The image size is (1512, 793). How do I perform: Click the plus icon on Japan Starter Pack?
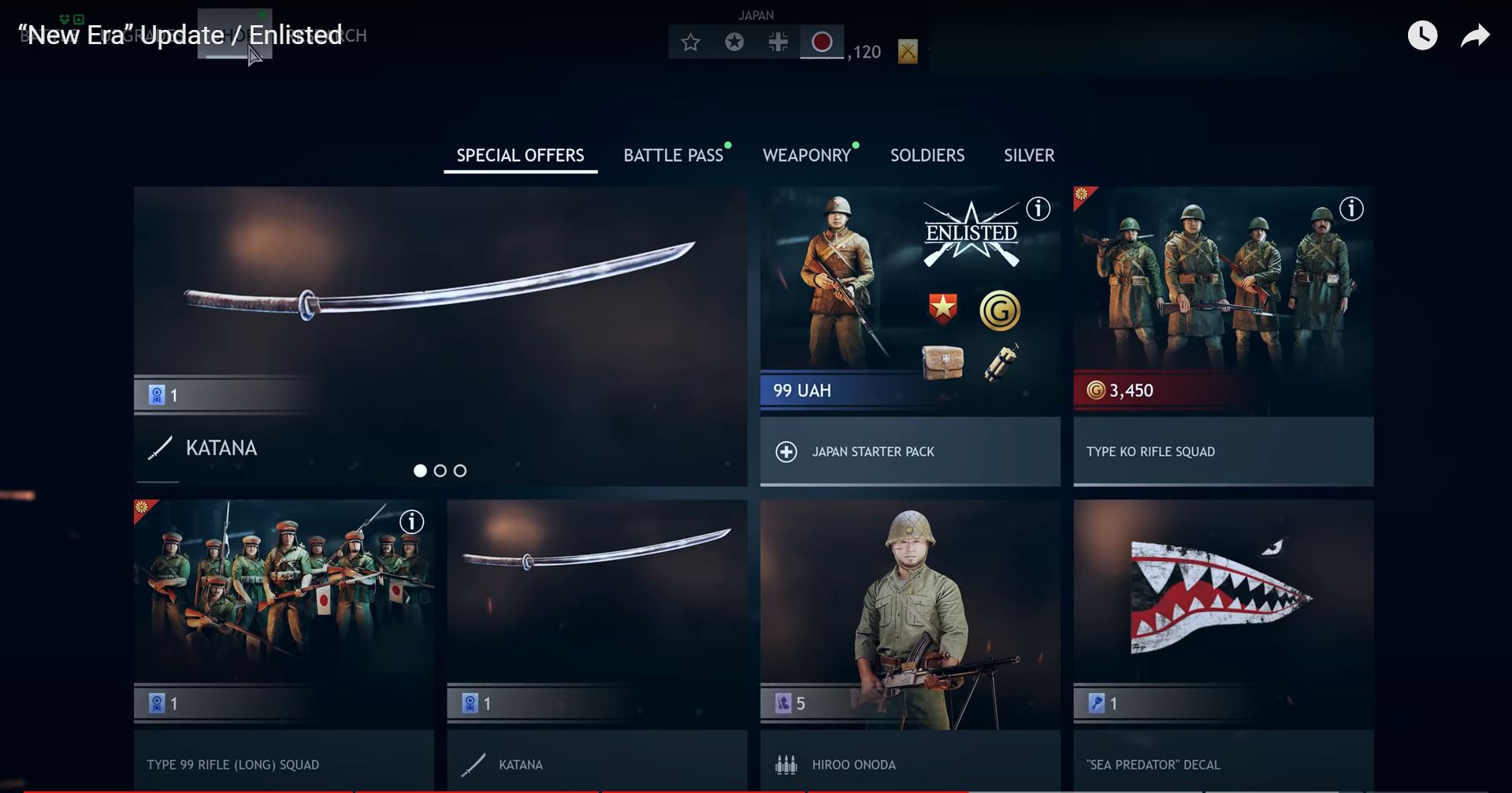(786, 451)
